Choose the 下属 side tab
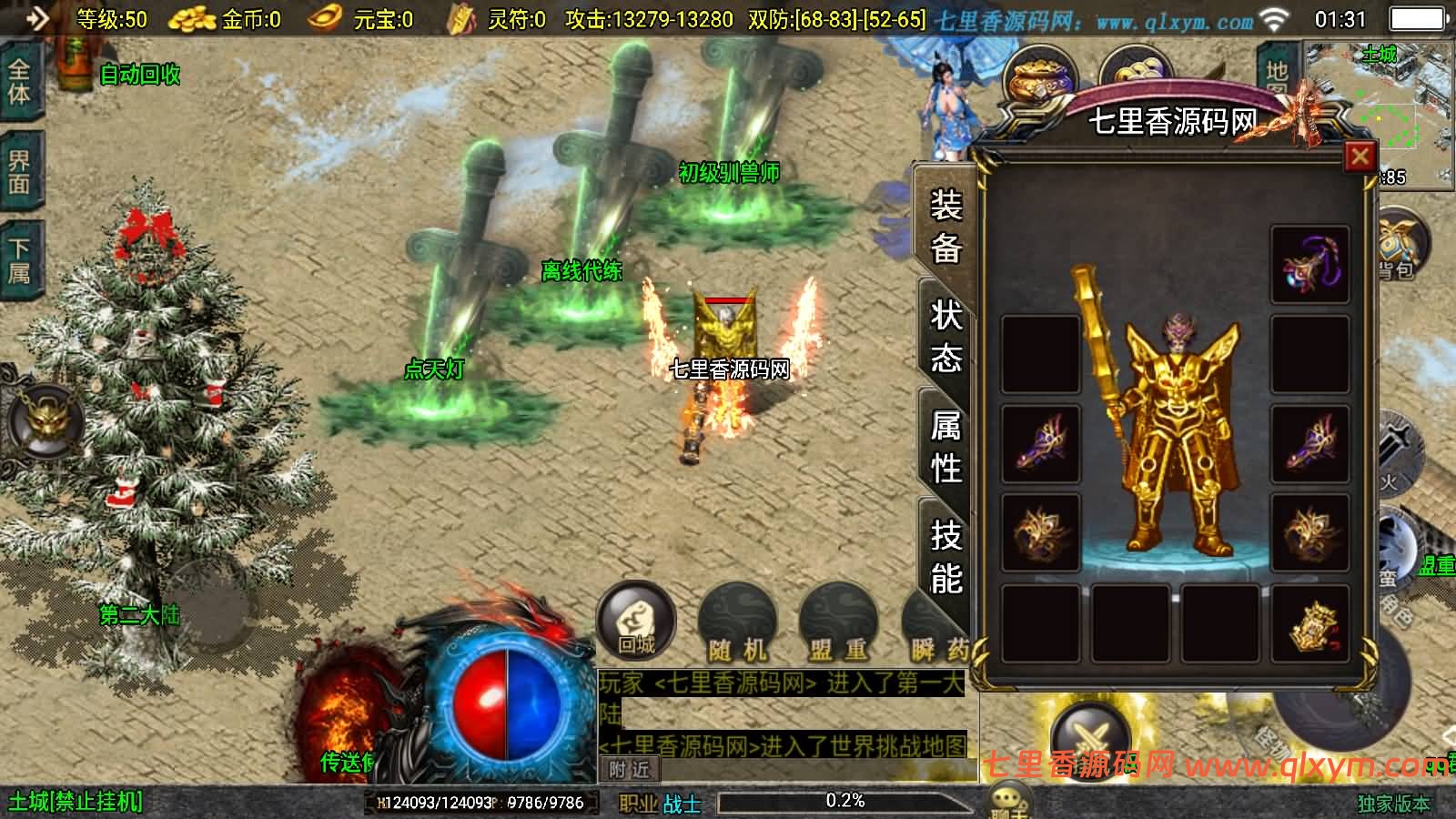This screenshot has width=1456, height=819. pos(19,260)
